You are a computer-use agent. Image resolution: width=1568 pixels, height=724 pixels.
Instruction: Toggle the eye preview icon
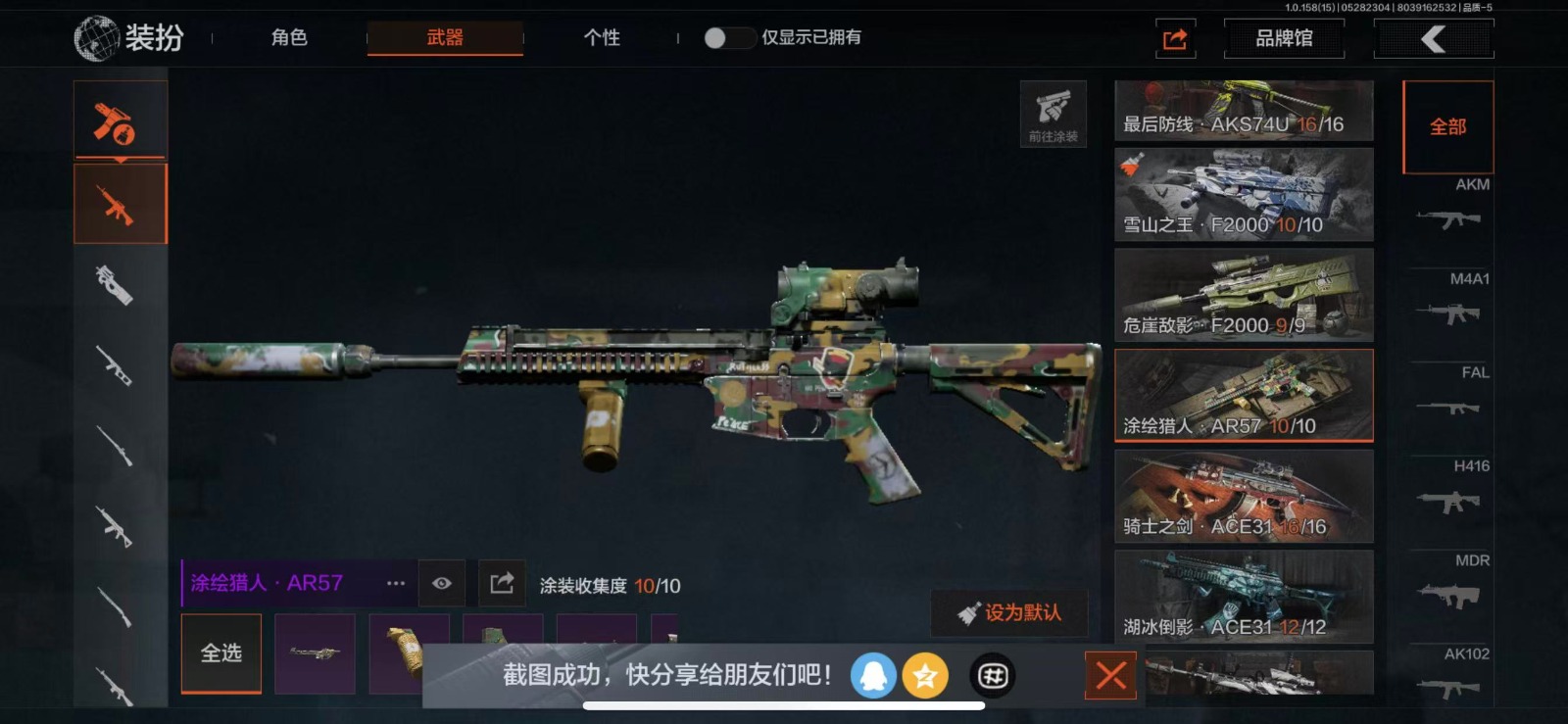[442, 584]
